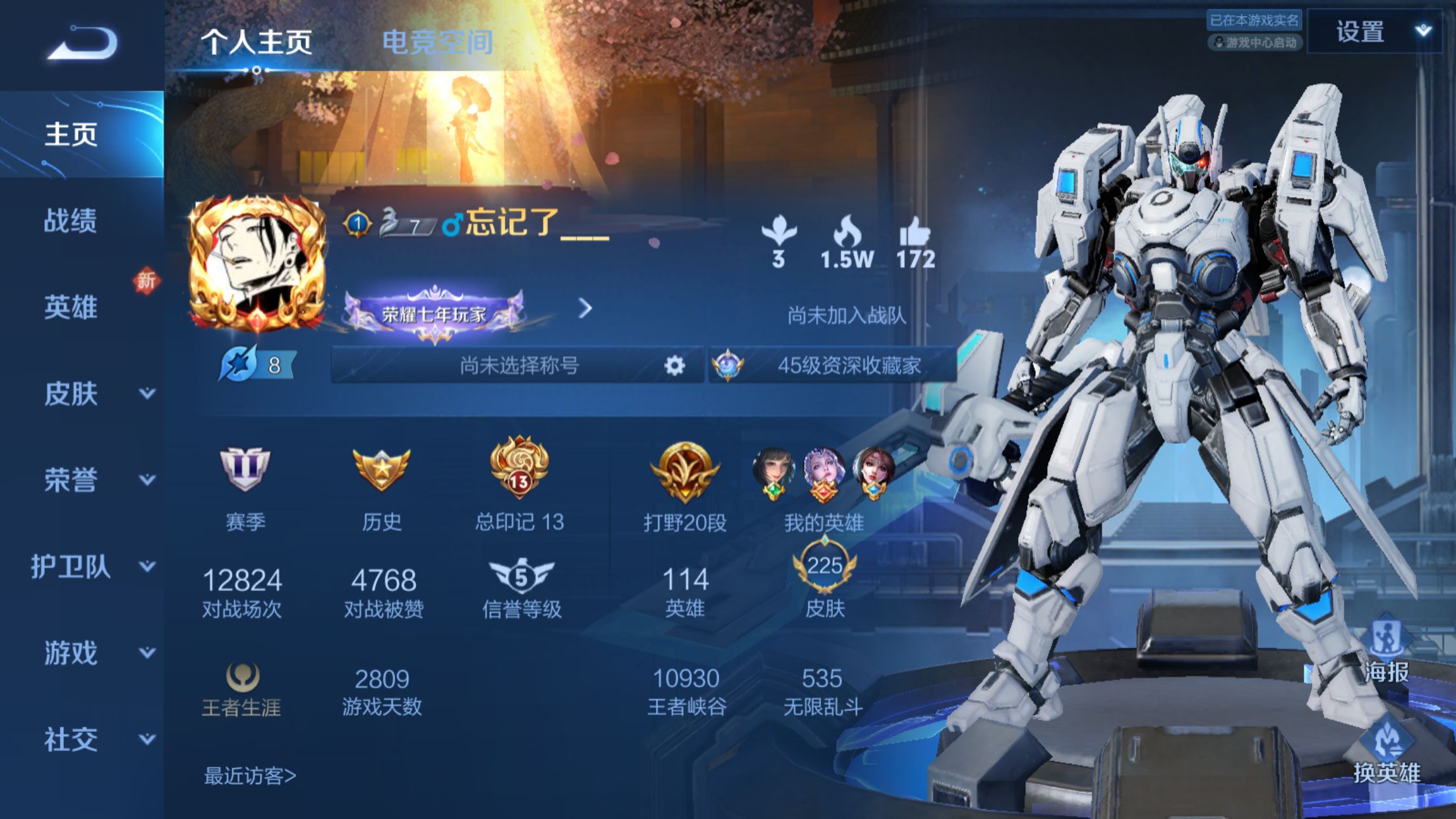Select 战绩 in the side menu
Screen dimensions: 1456x819
[x=71, y=220]
